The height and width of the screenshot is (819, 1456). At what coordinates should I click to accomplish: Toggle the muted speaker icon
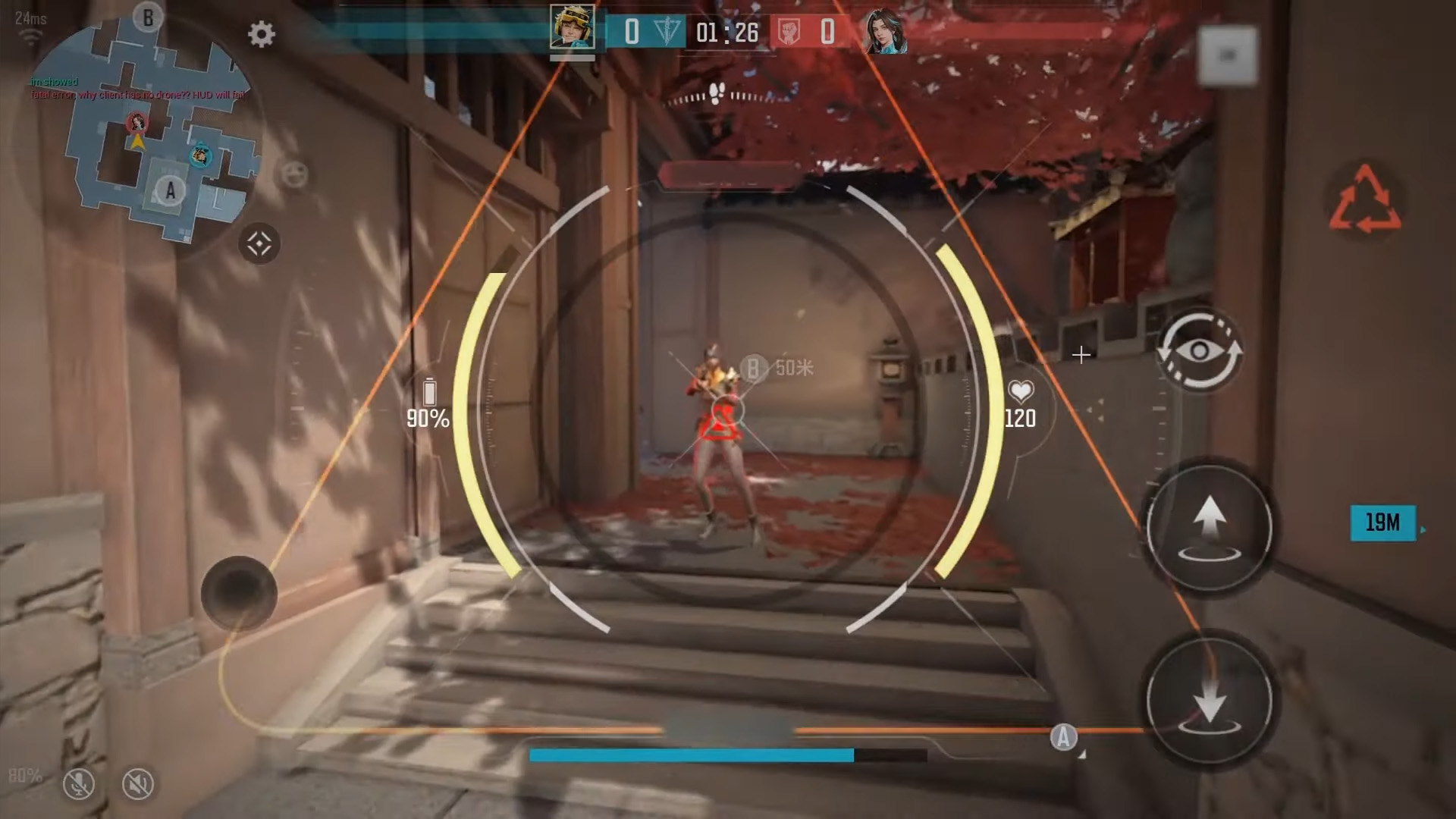(x=137, y=784)
